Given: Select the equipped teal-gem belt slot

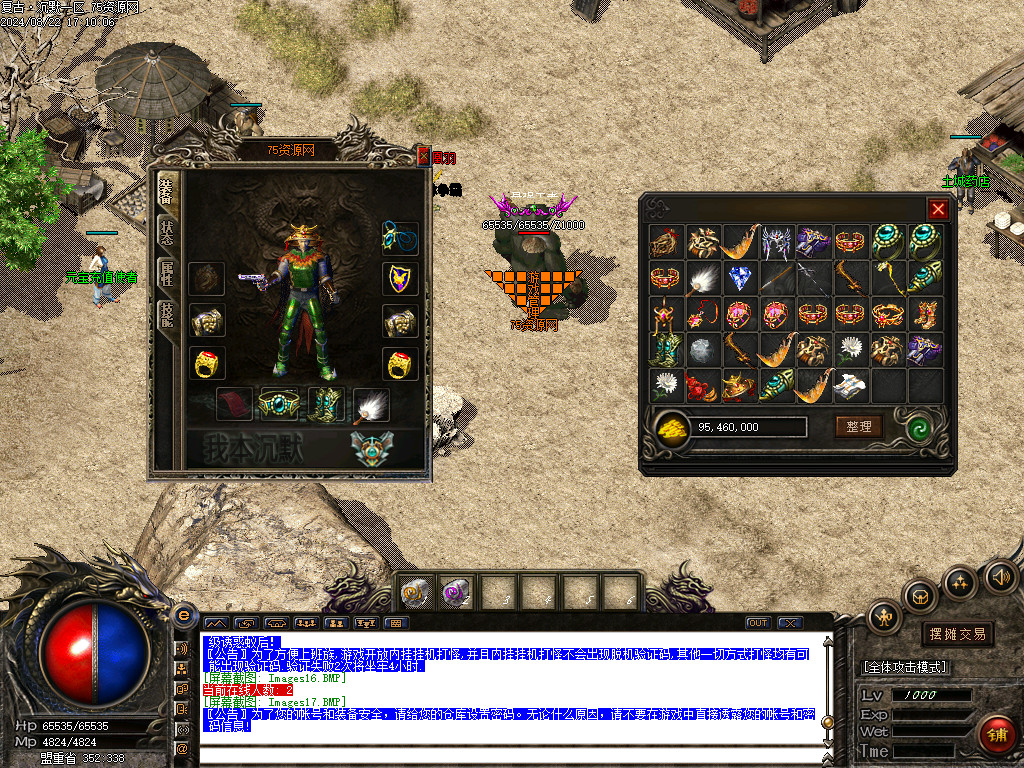Looking at the screenshot, I should tap(279, 403).
